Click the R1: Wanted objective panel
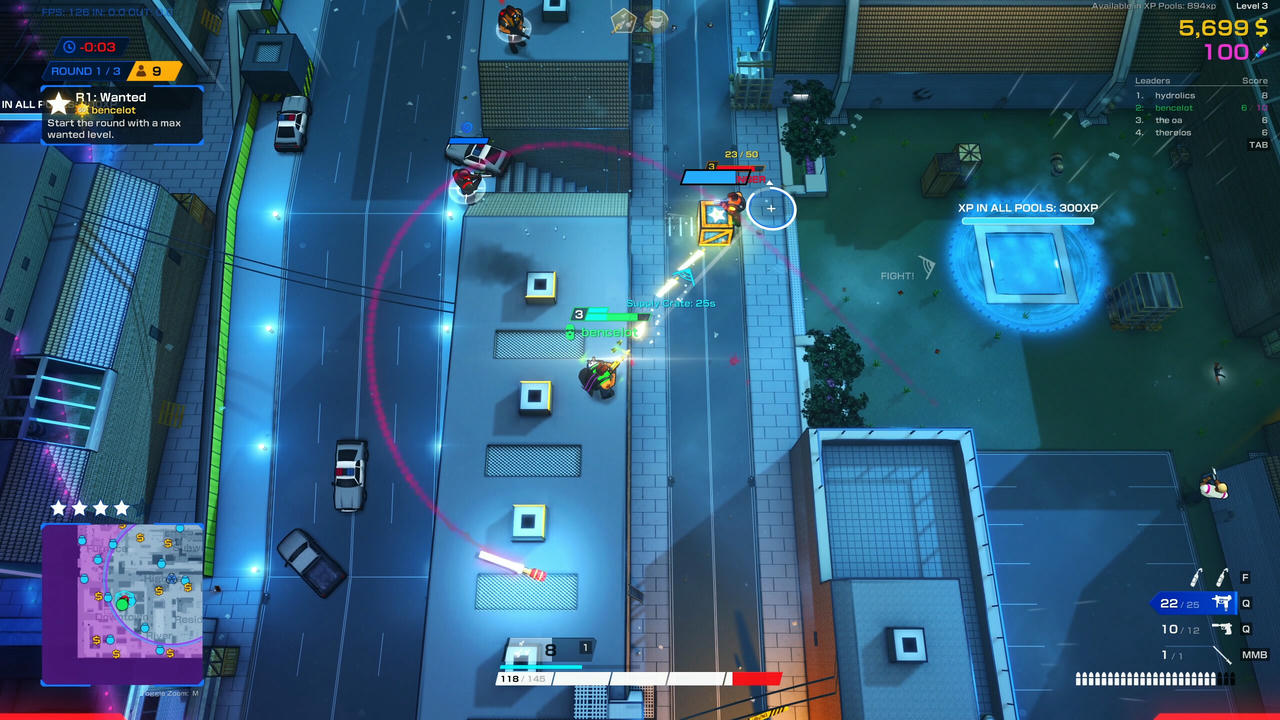 [x=122, y=115]
